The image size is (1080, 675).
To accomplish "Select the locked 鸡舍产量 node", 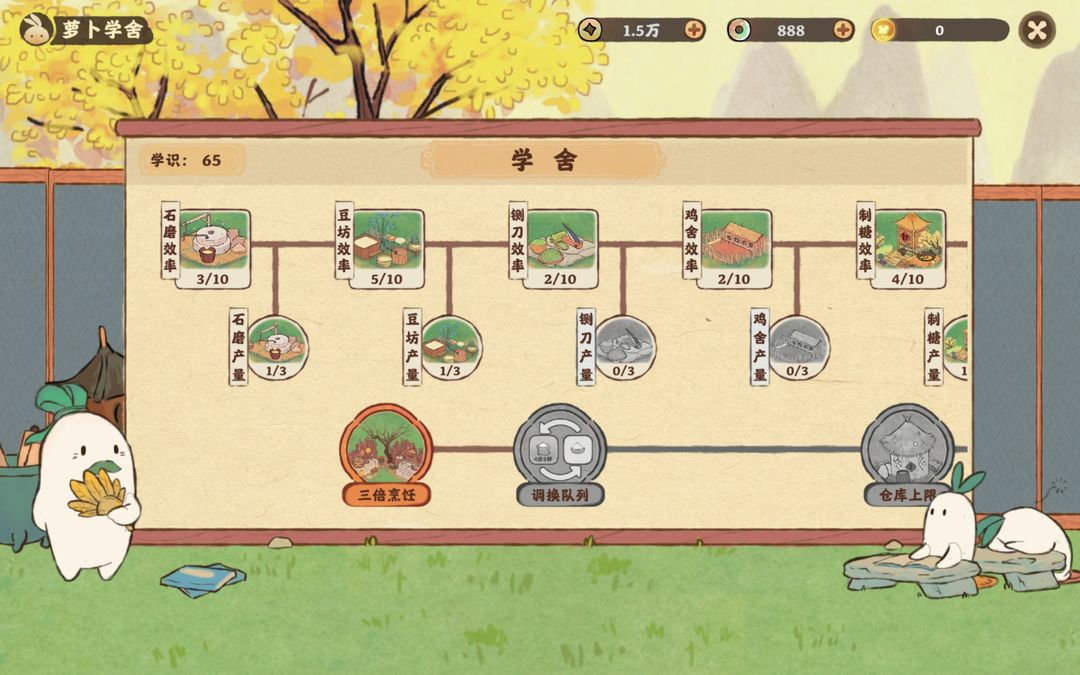I will [x=798, y=347].
